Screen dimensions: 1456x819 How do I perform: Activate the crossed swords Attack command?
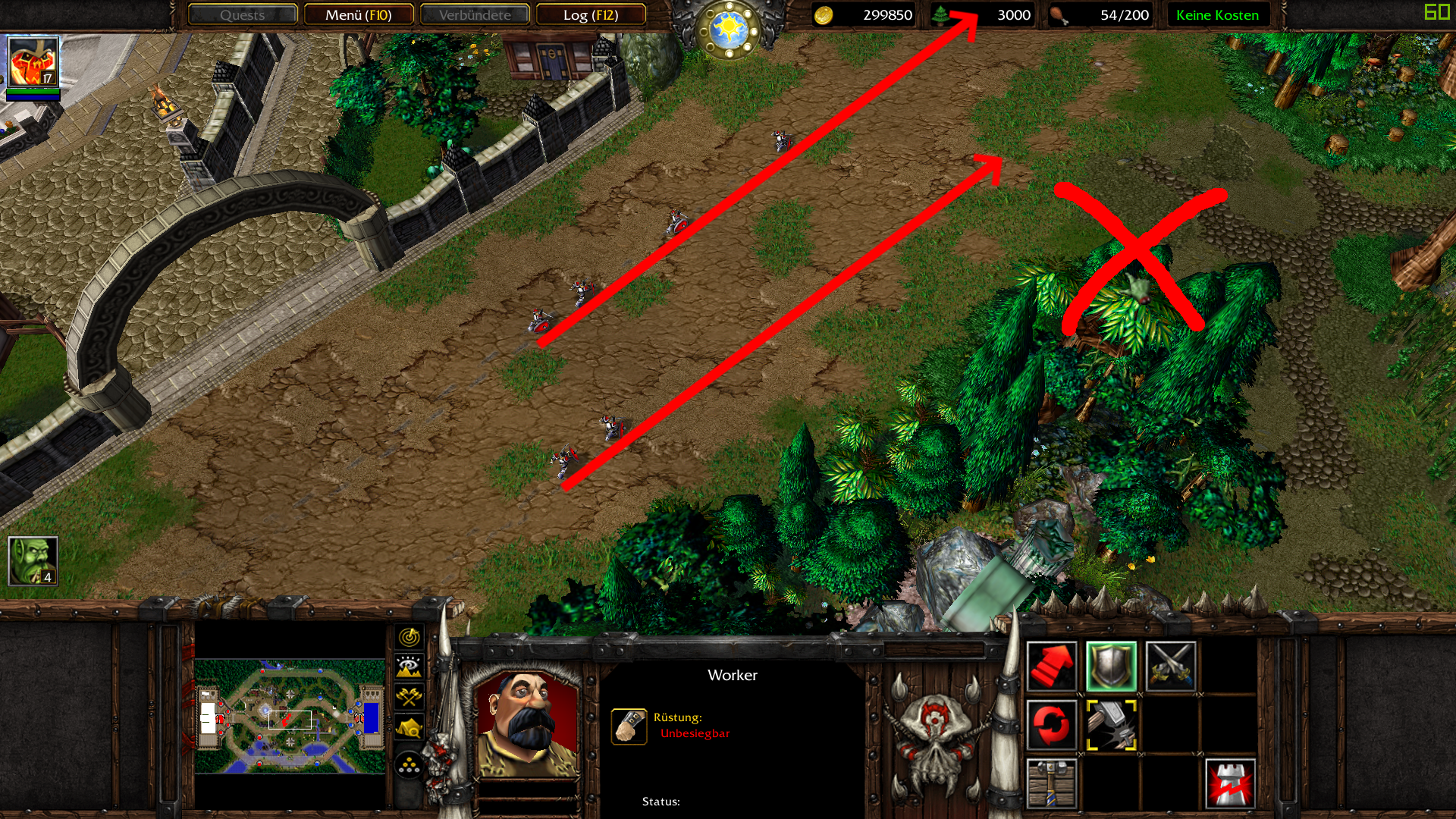1170,667
